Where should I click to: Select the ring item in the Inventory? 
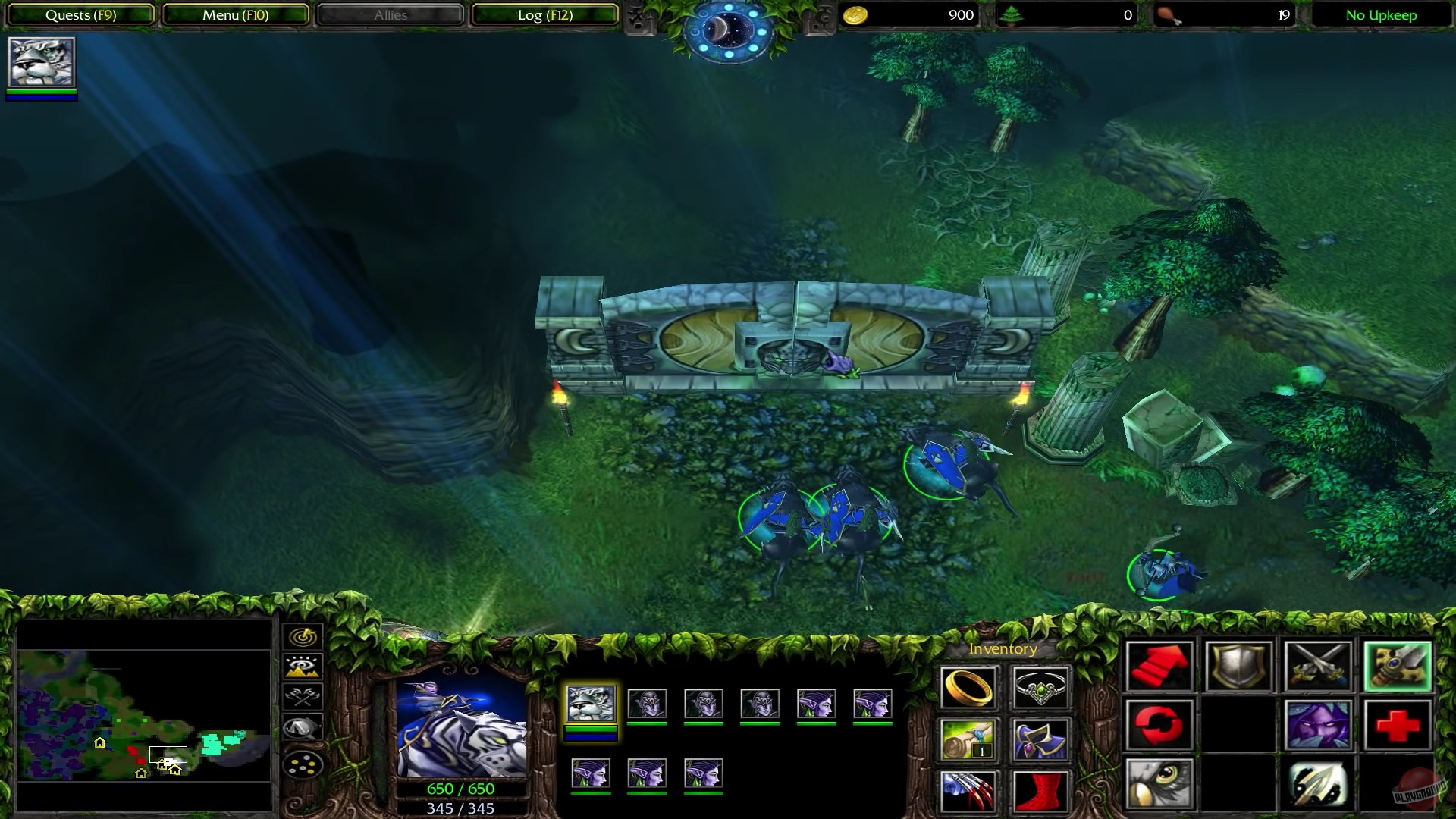pyautogui.click(x=968, y=689)
